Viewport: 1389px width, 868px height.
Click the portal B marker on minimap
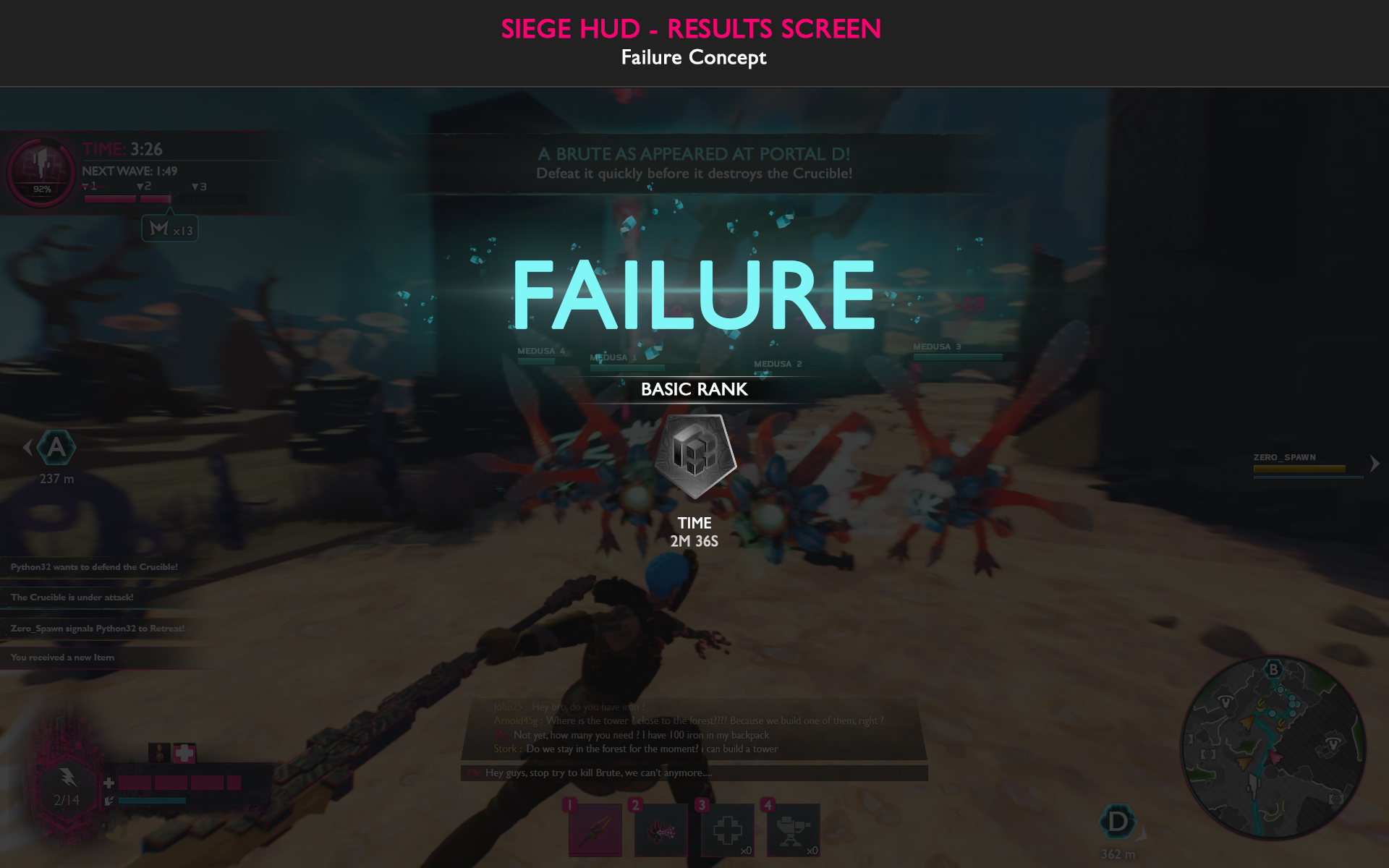coord(1274,669)
